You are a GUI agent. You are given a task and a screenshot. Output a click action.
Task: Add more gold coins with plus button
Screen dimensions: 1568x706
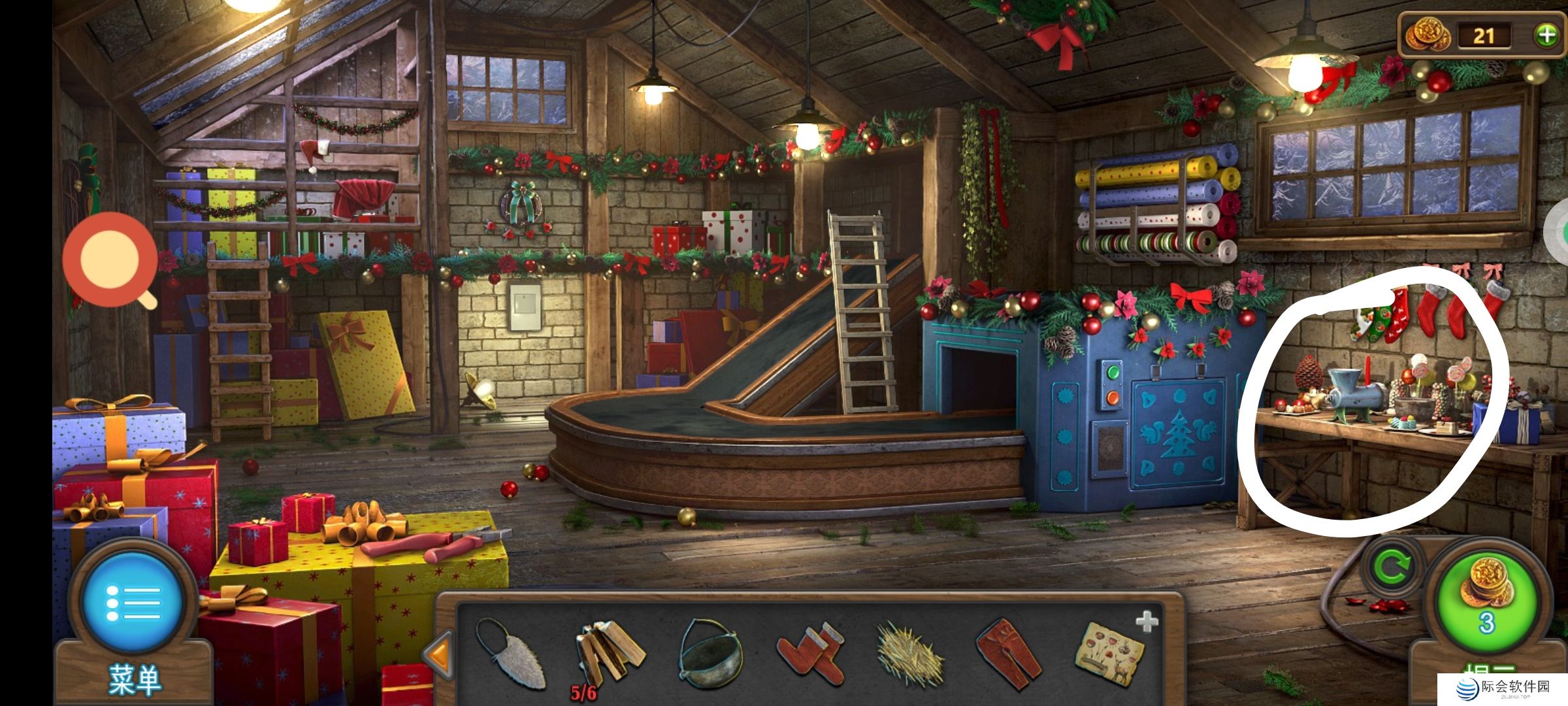click(1546, 35)
